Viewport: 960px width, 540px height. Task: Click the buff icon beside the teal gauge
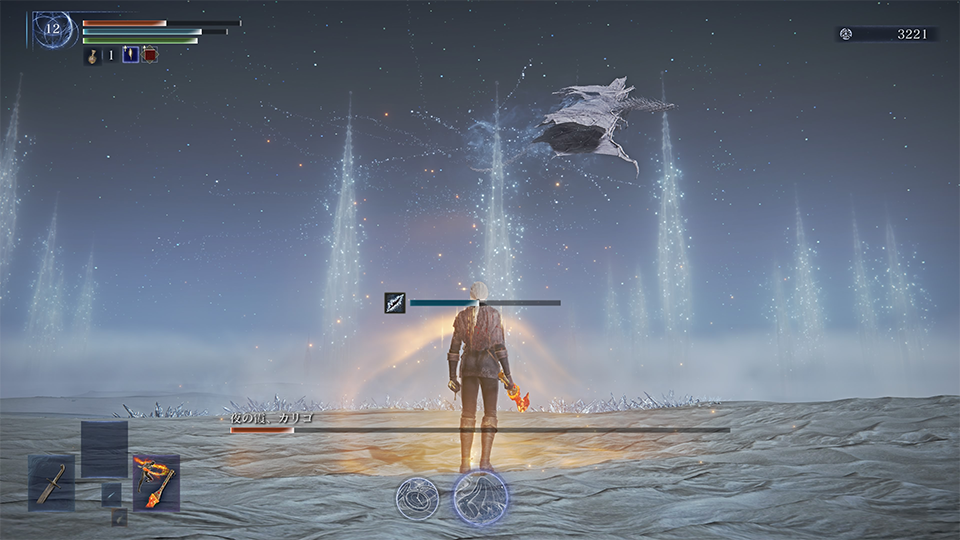click(x=395, y=303)
